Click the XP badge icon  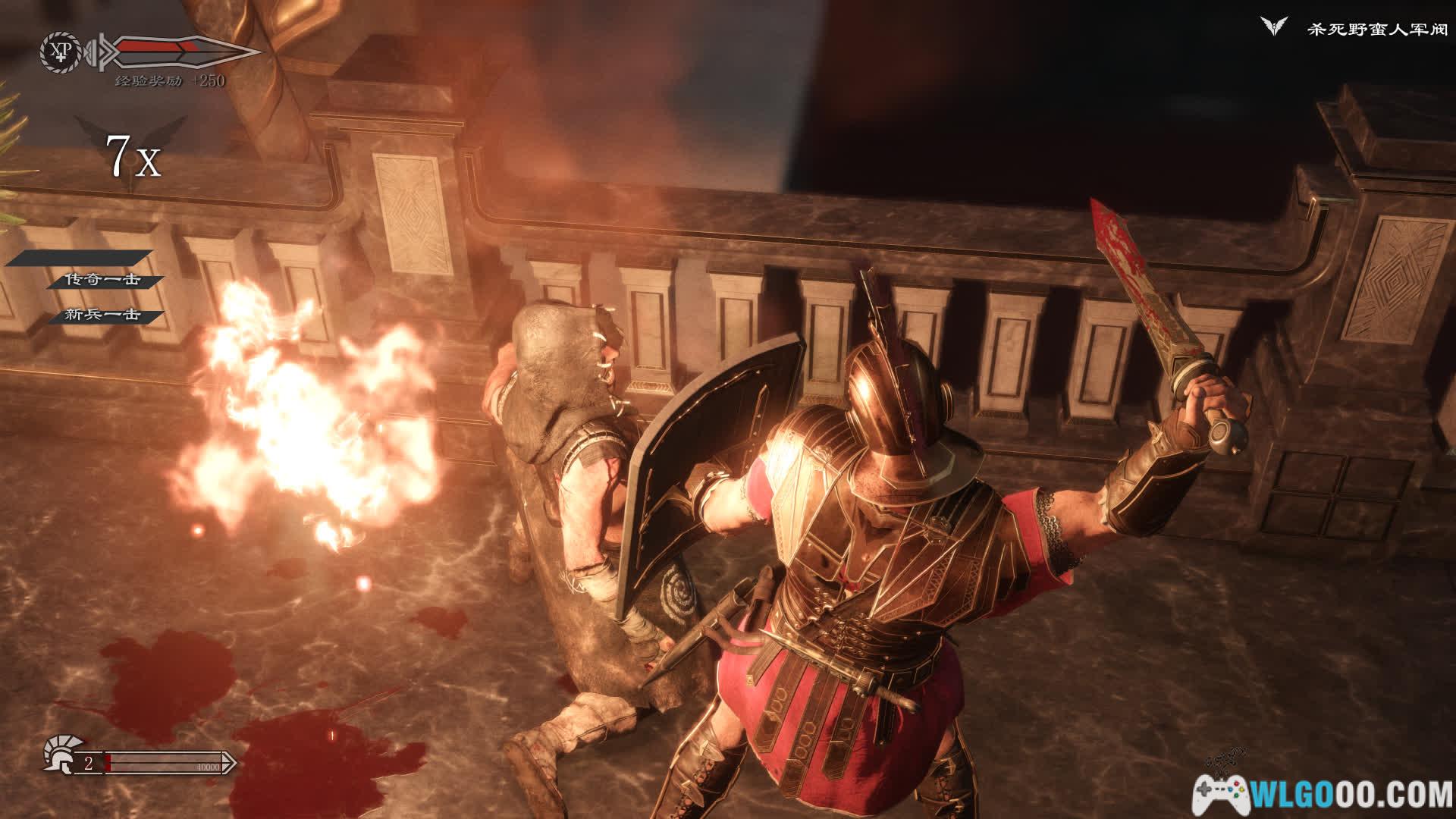[x=58, y=51]
